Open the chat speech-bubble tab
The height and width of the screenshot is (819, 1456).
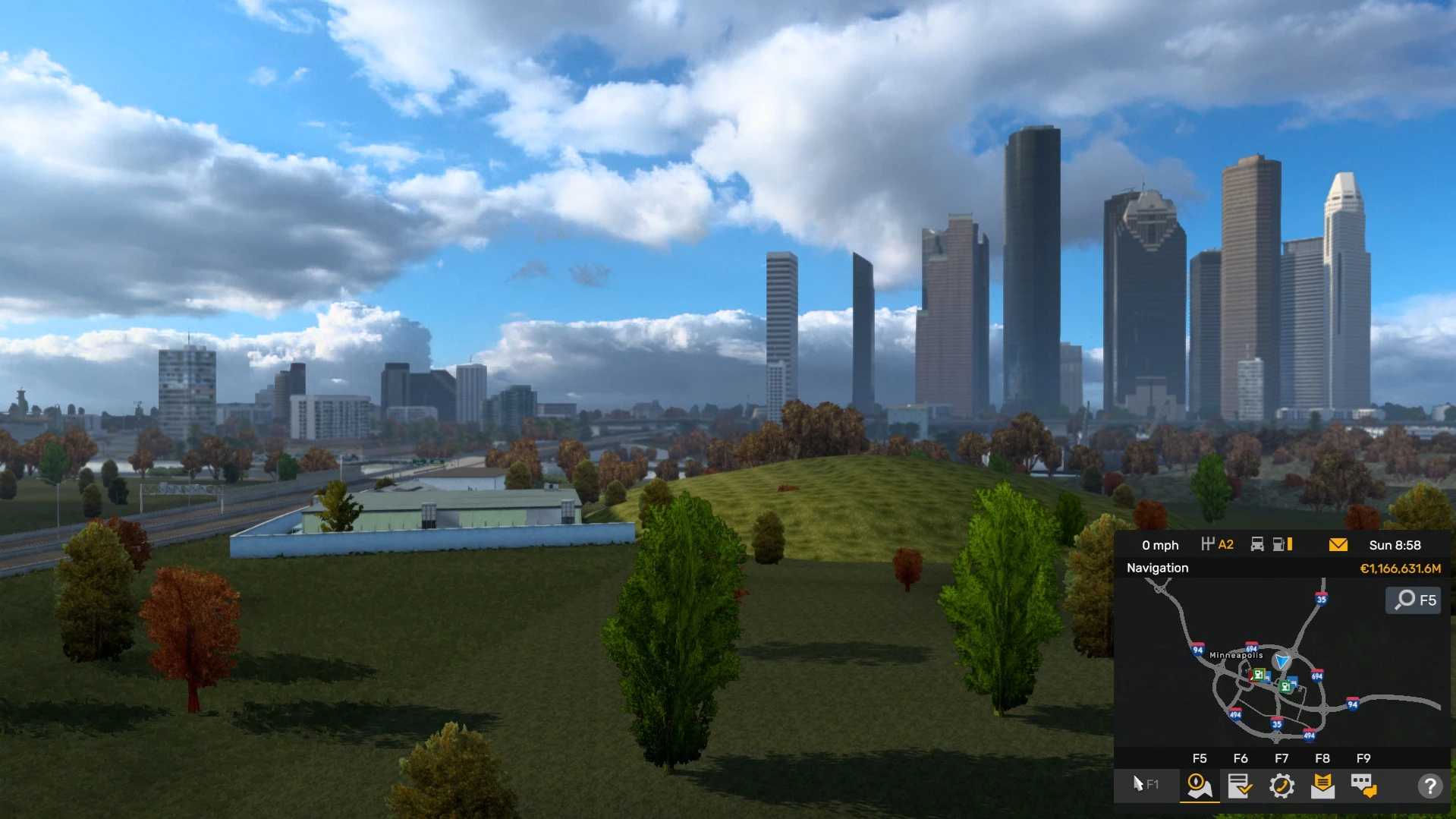(x=1363, y=786)
